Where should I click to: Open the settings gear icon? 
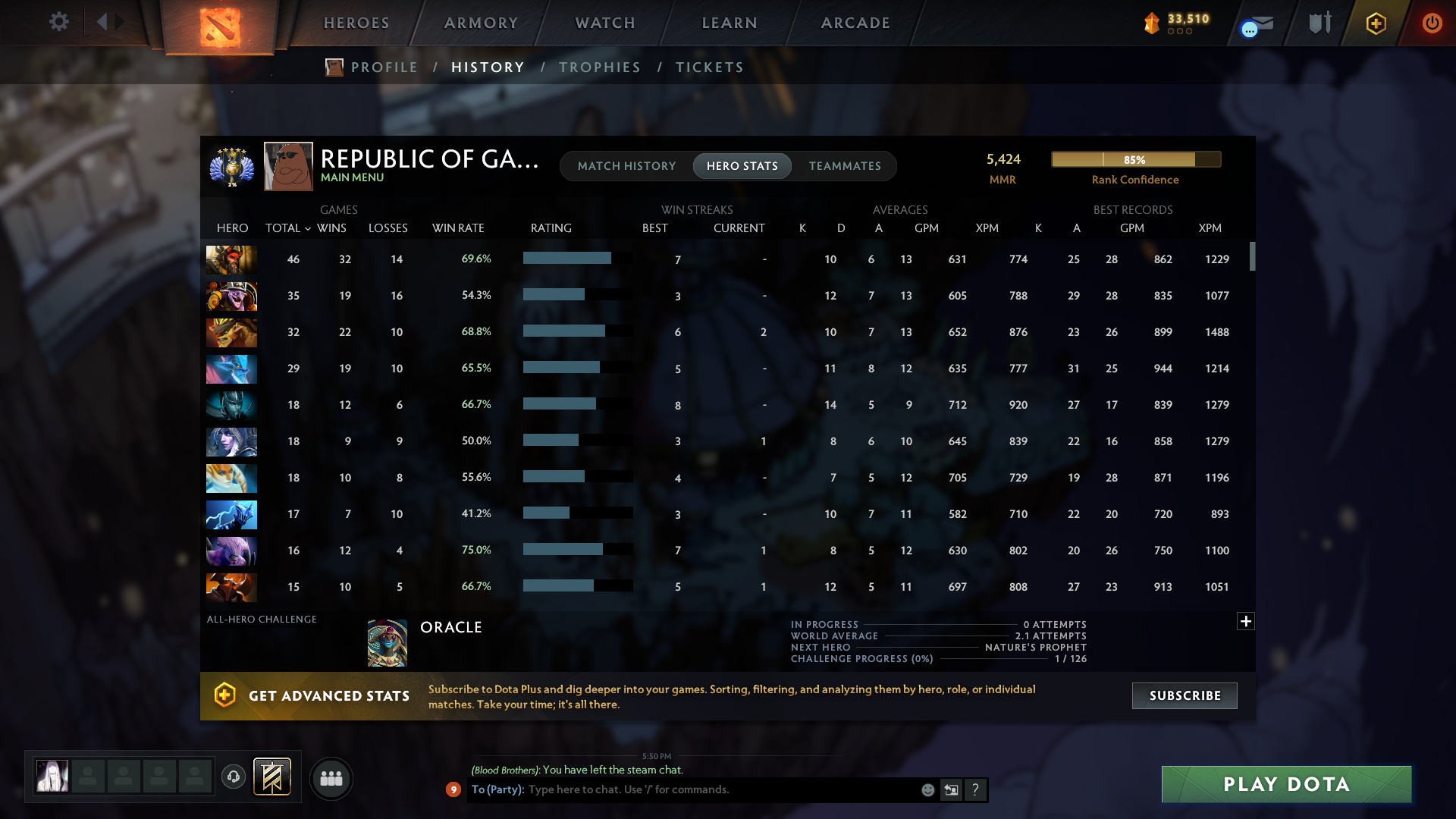[59, 22]
